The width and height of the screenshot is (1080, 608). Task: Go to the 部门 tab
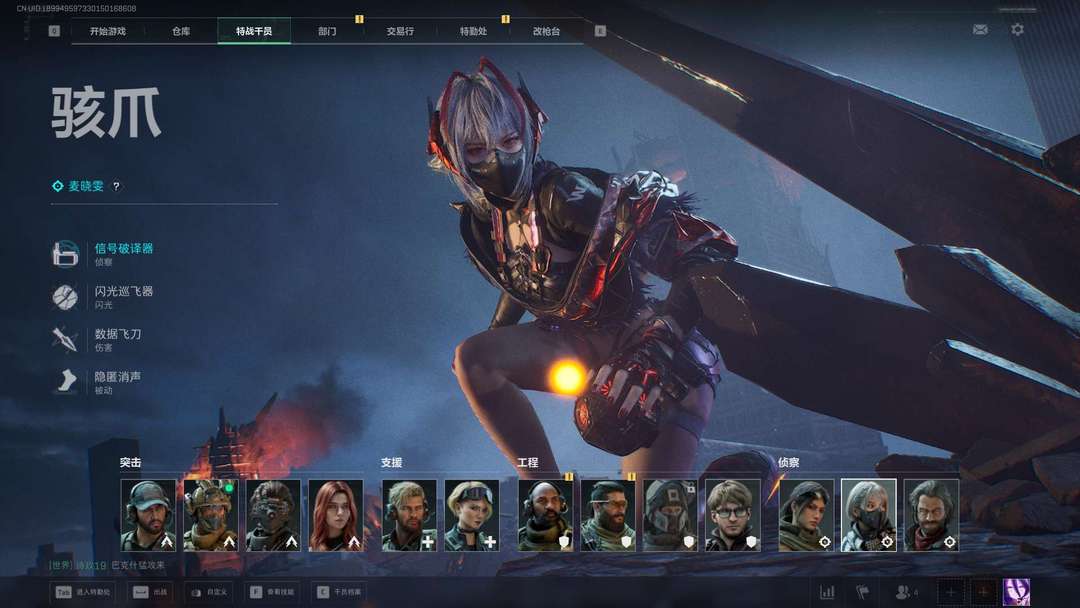click(327, 31)
